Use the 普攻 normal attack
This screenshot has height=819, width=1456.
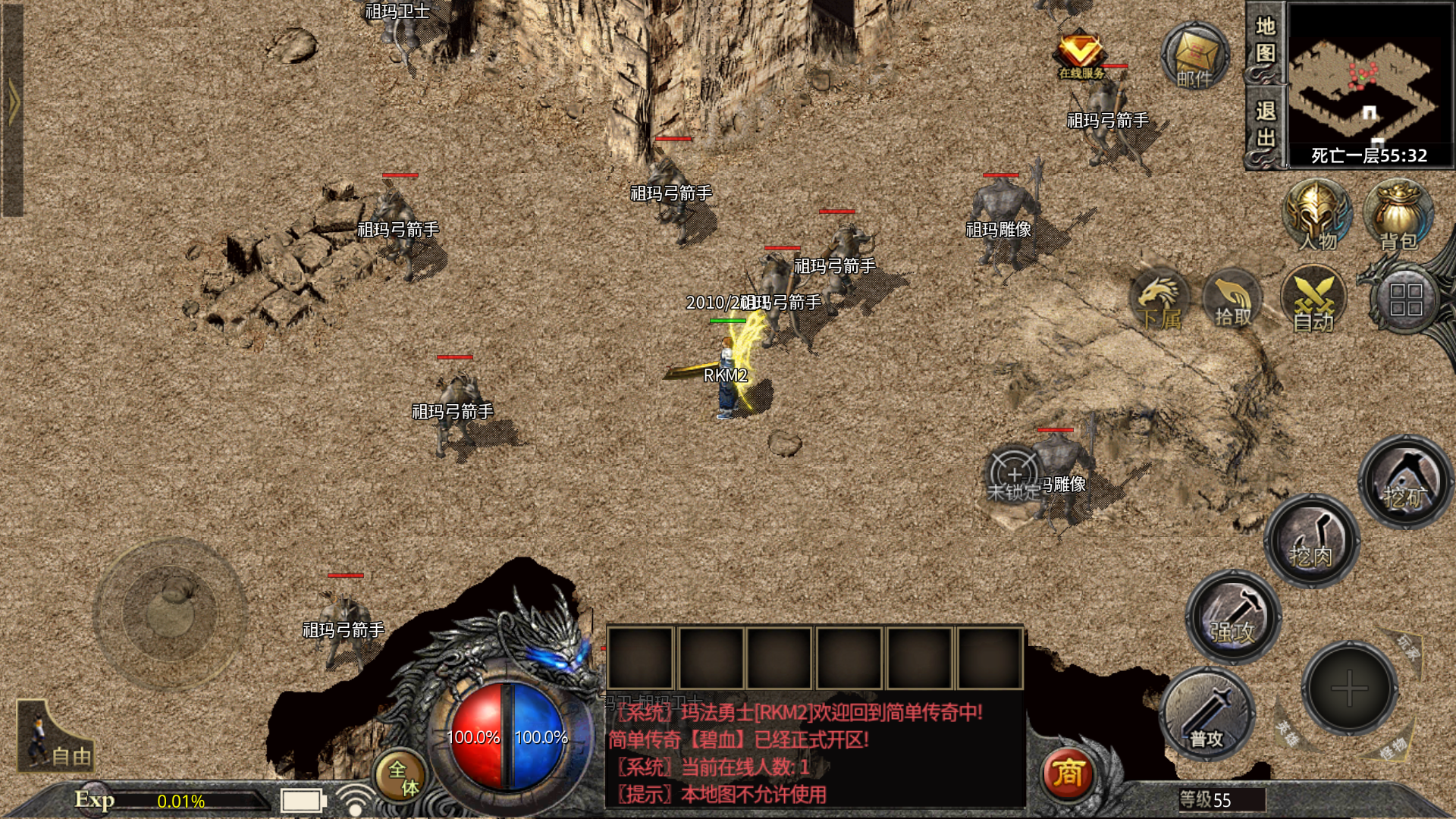(x=1207, y=714)
